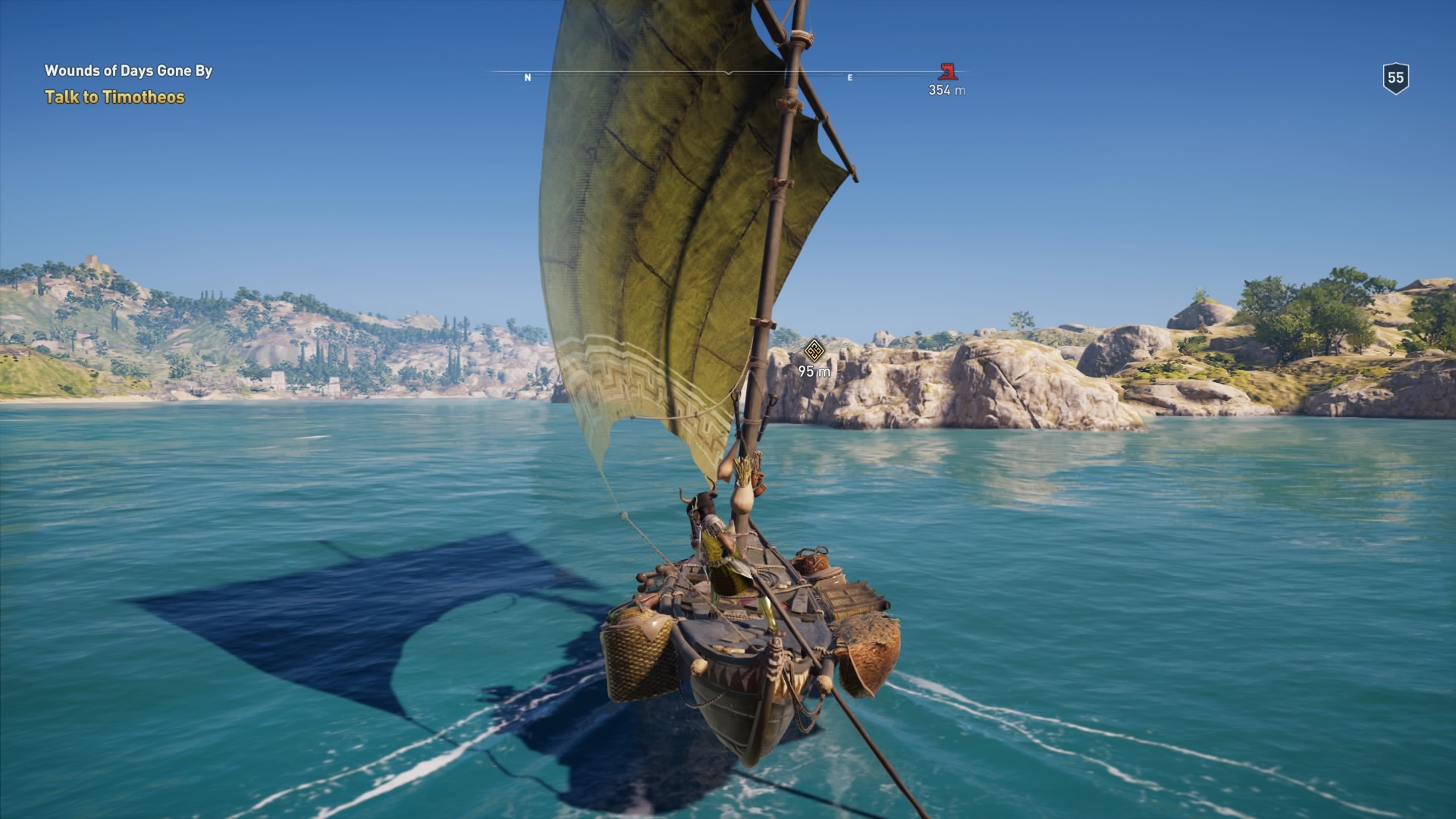Click the 95 m distance label near the tomb marker
Viewport: 1456px width, 819px height.
[813, 371]
